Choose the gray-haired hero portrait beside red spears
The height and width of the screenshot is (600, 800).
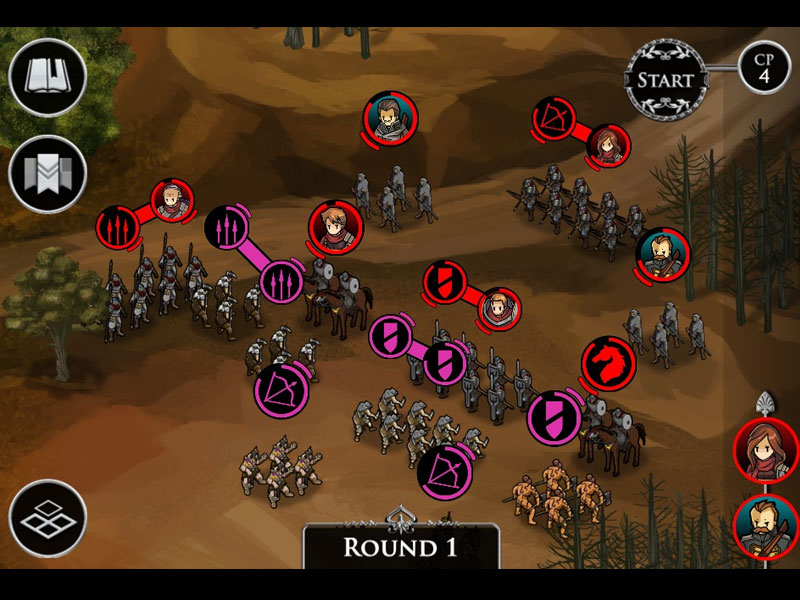(173, 203)
